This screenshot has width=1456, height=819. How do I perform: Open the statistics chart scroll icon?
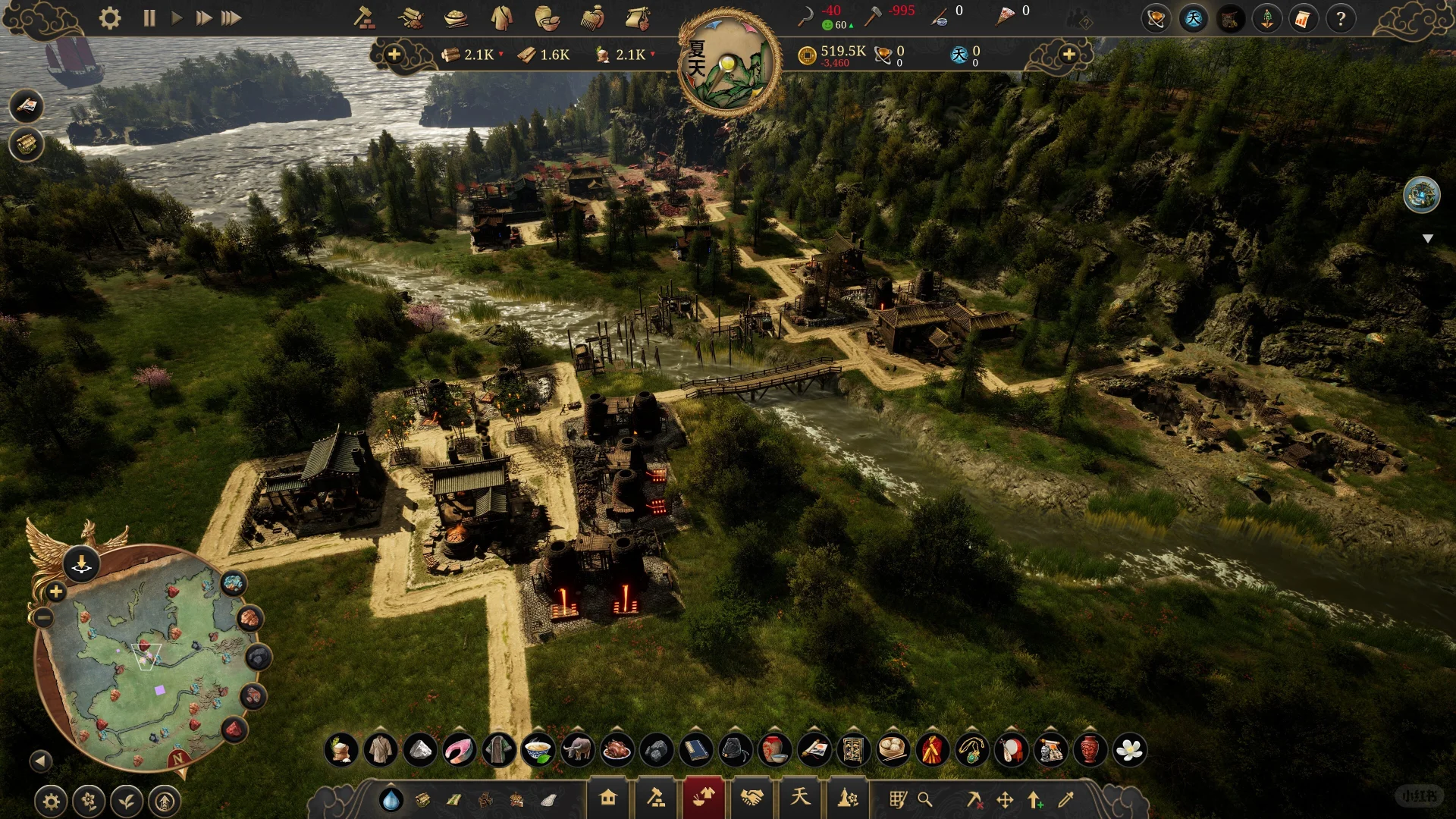pos(1302,18)
